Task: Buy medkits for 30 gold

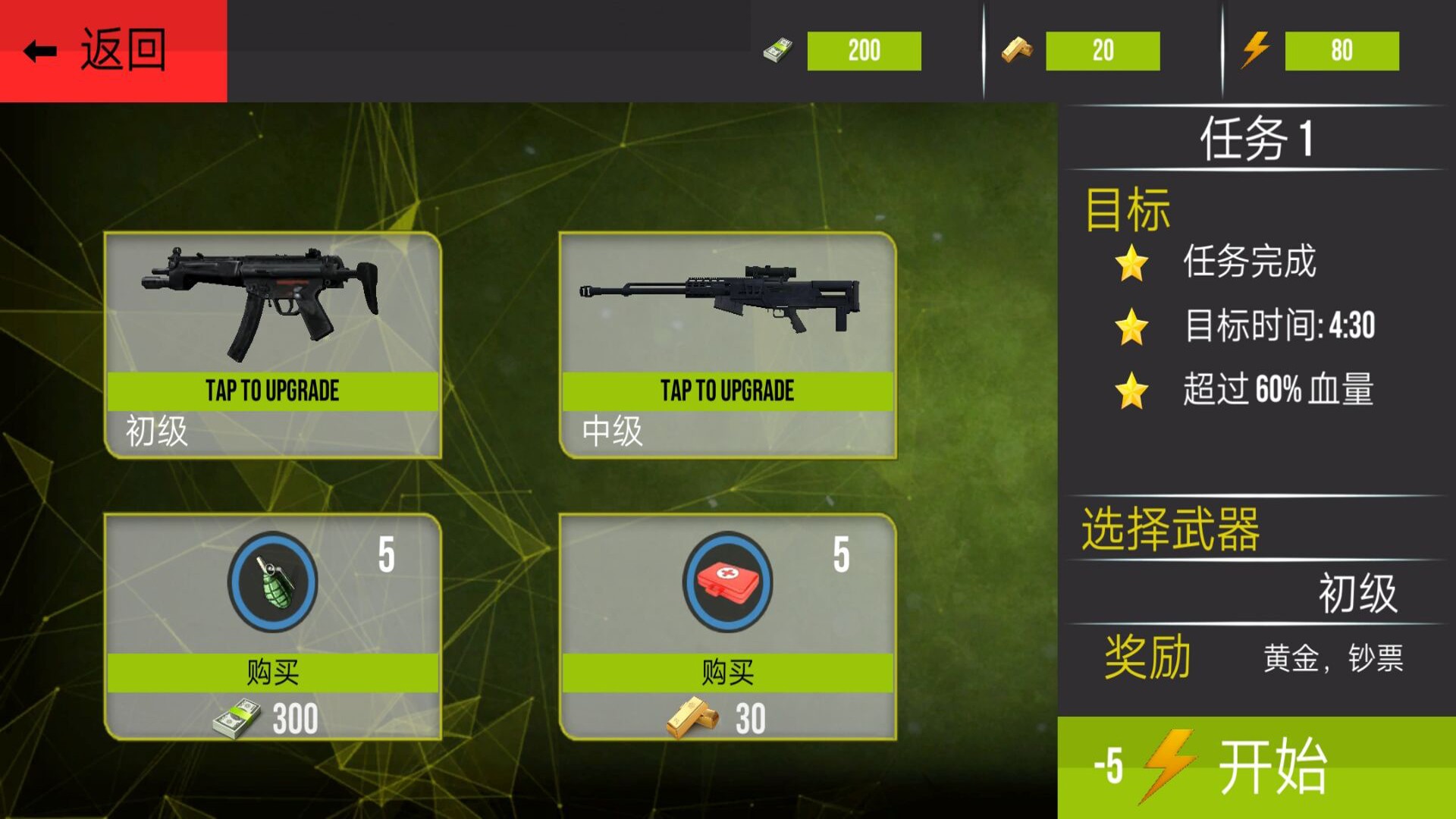Action: click(727, 673)
